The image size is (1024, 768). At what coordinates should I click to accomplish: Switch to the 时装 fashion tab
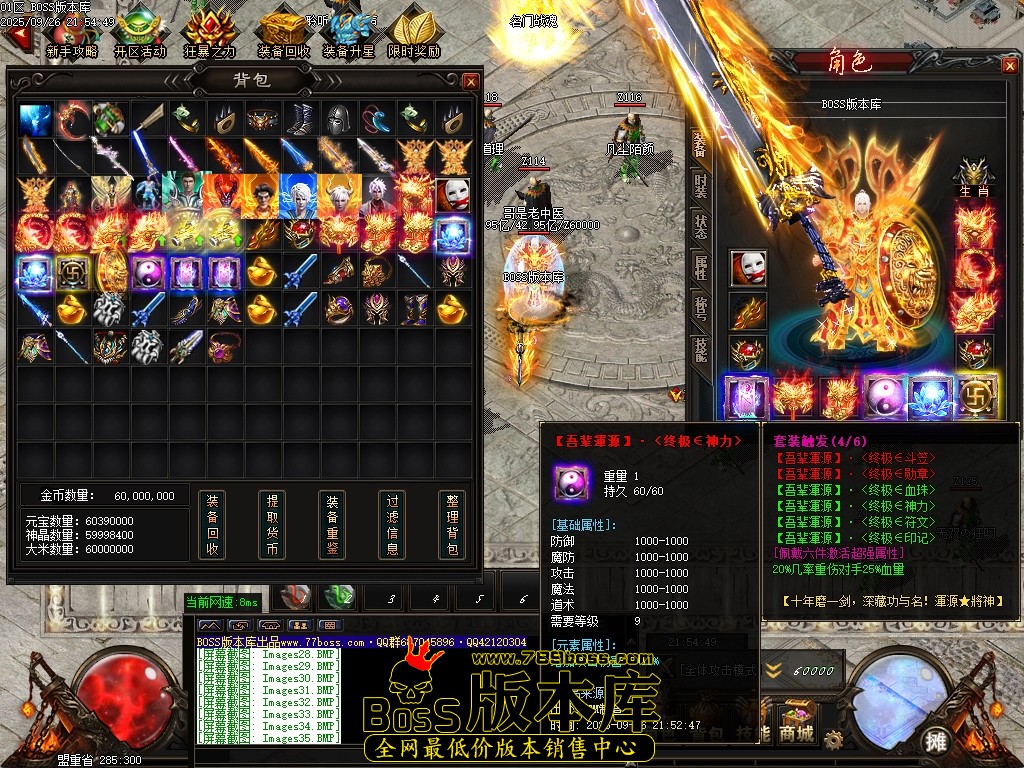(x=700, y=185)
